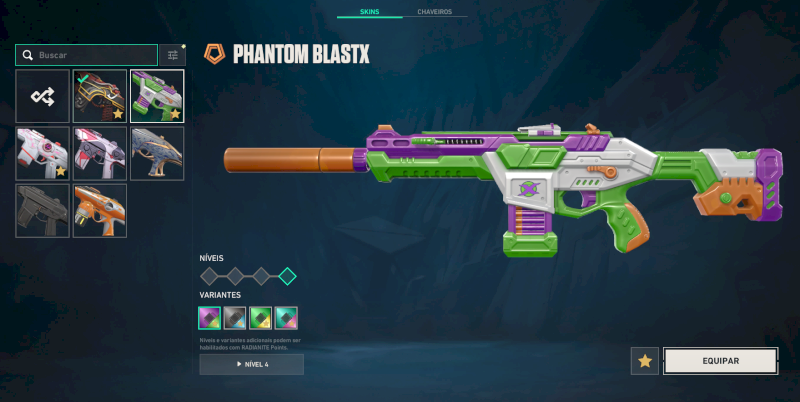Equip the Phantom BlastX skin

tap(720, 361)
